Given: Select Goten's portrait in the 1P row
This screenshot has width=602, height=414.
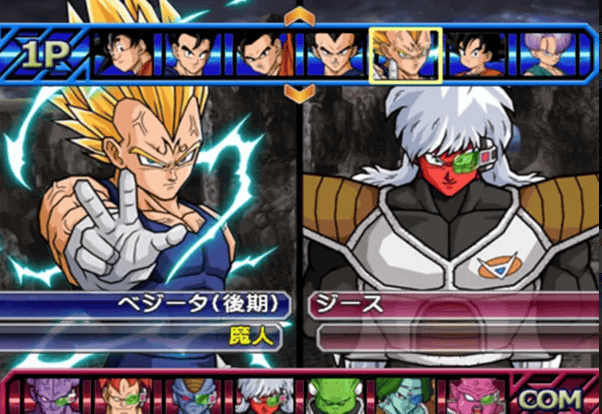Looking at the screenshot, I should pyautogui.click(x=477, y=53).
